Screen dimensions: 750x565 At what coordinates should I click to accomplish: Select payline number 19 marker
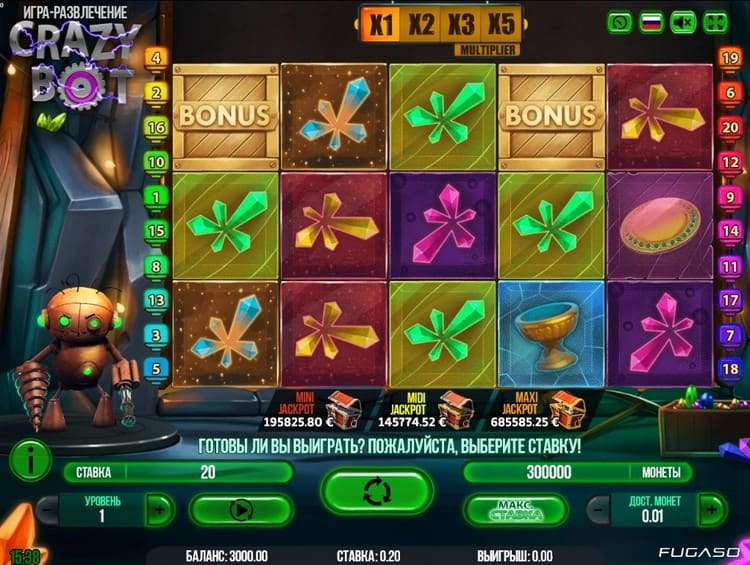[x=729, y=59]
